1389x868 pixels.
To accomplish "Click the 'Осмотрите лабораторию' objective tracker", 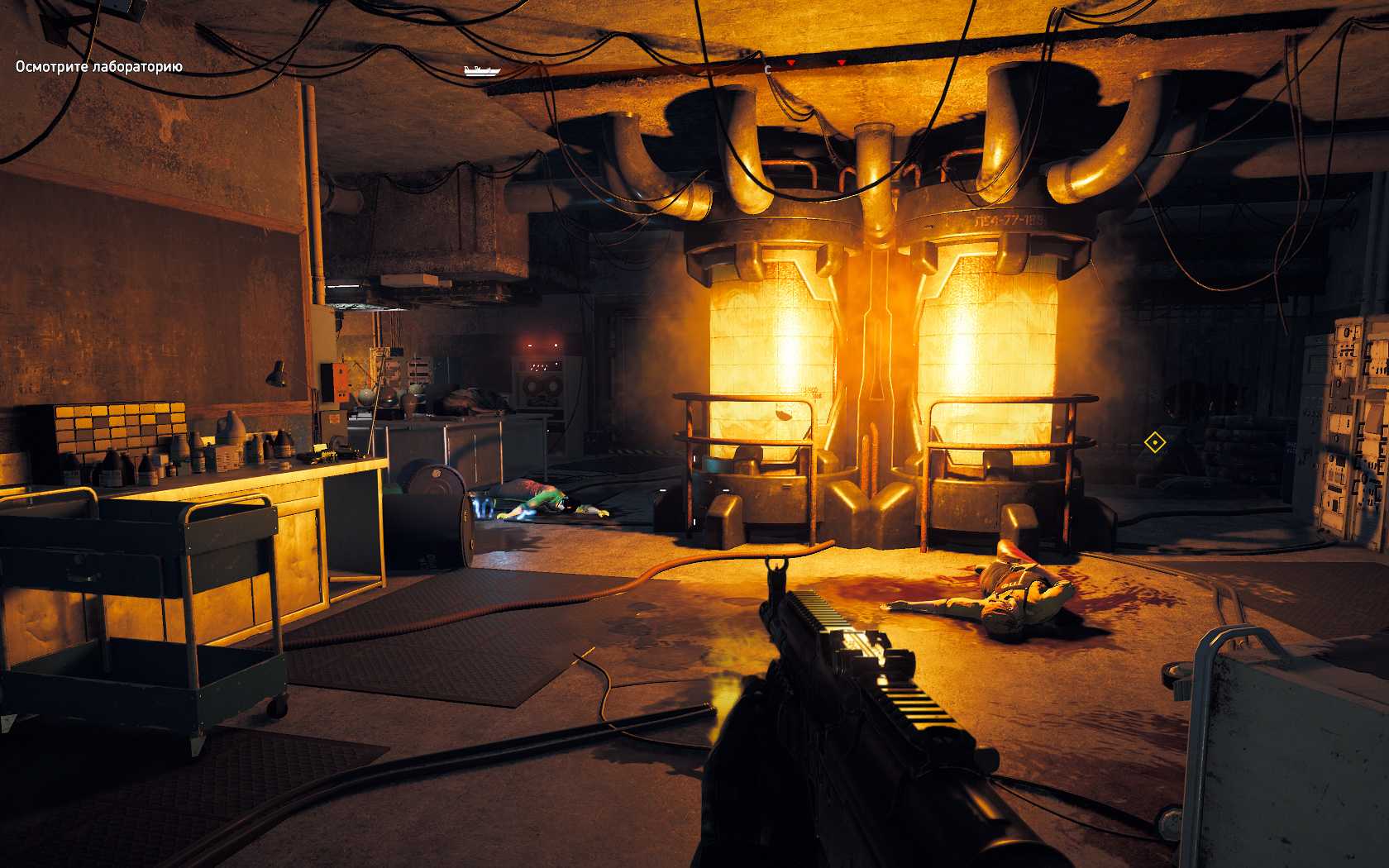I will point(98,67).
